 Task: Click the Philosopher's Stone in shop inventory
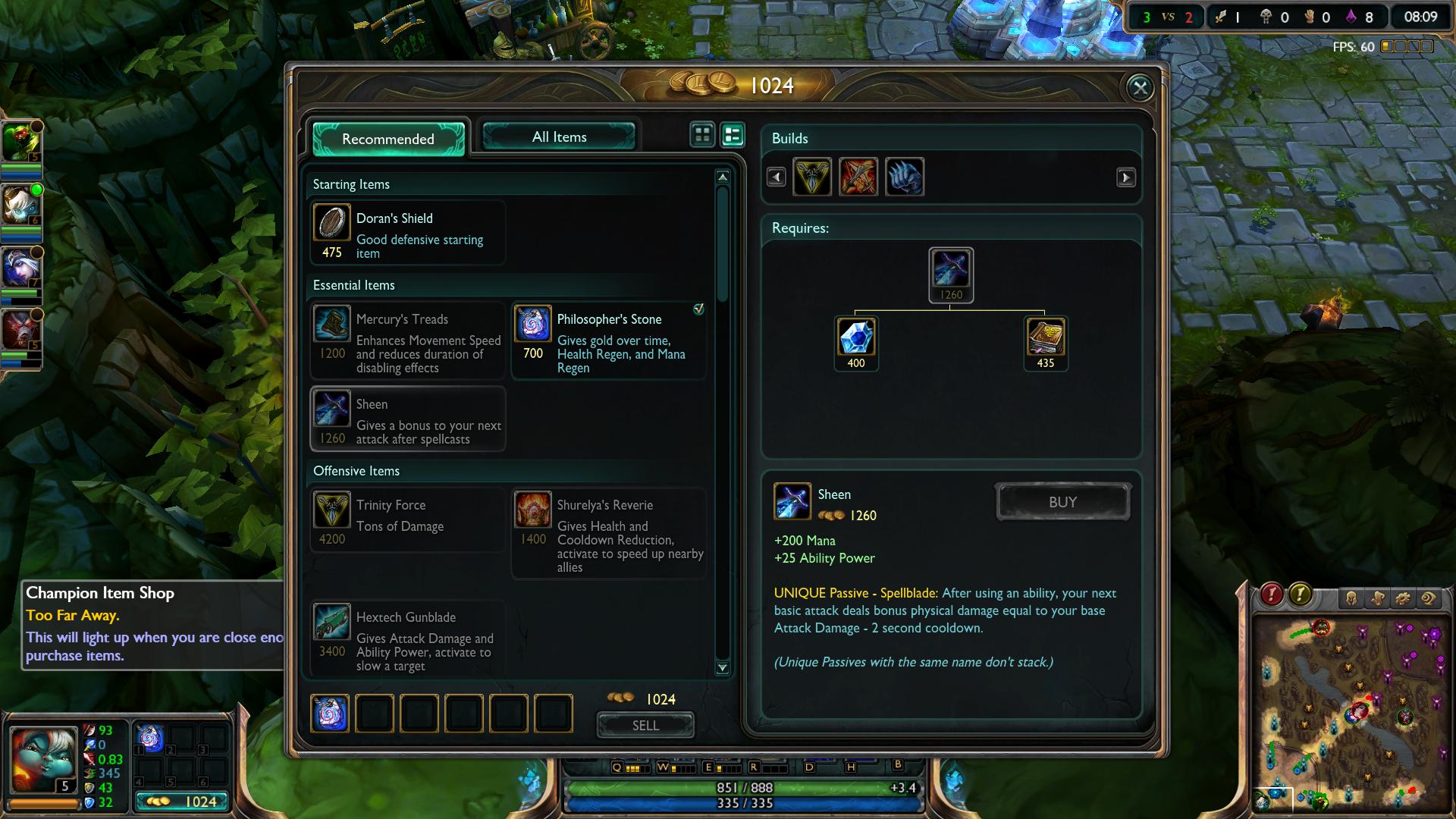pos(330,714)
